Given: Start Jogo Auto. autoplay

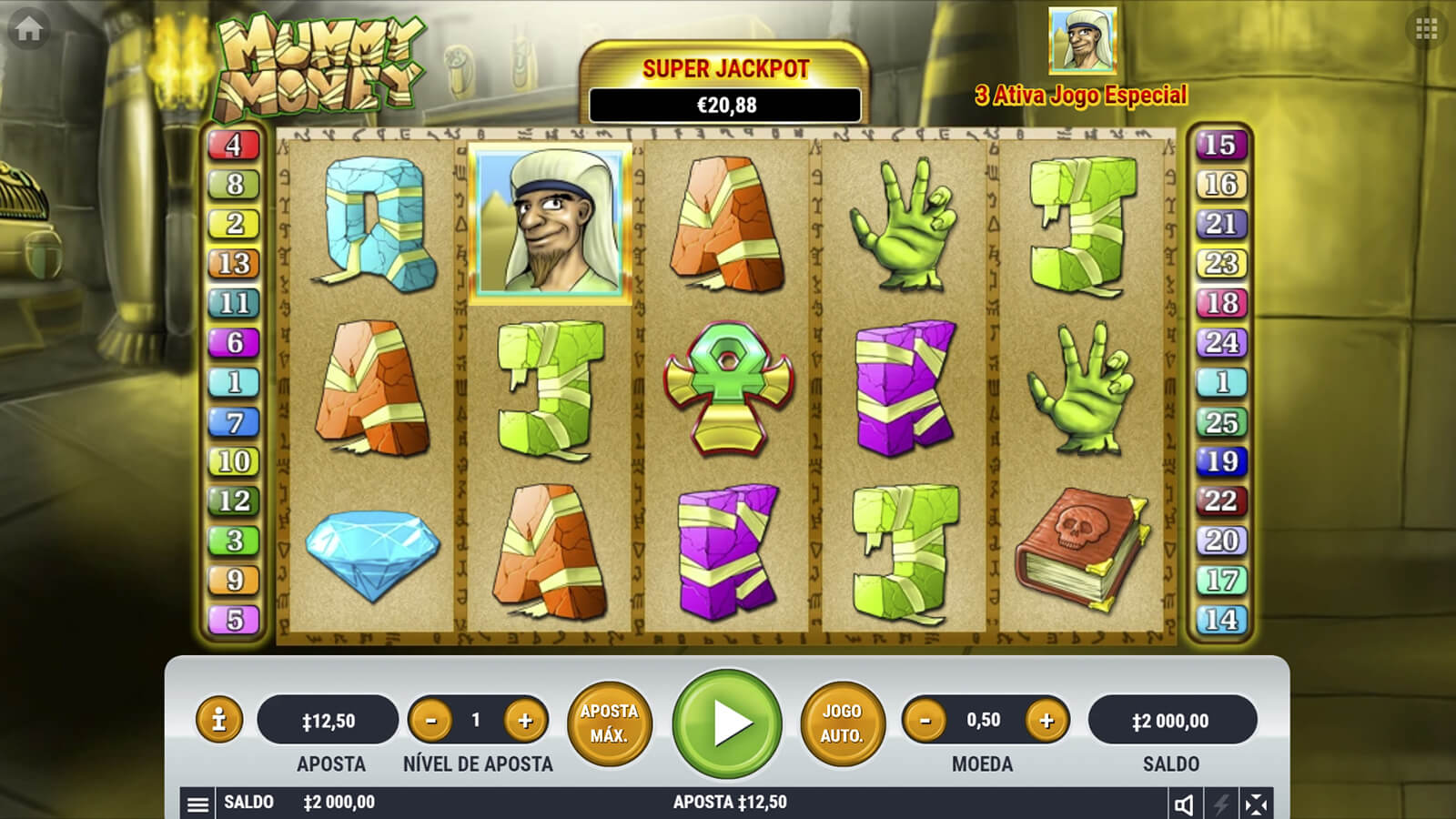Looking at the screenshot, I should [x=842, y=723].
